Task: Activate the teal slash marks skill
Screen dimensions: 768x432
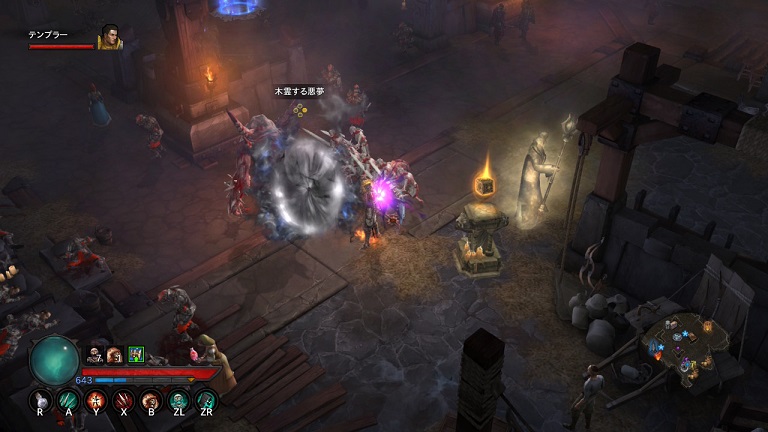Action: tap(69, 401)
